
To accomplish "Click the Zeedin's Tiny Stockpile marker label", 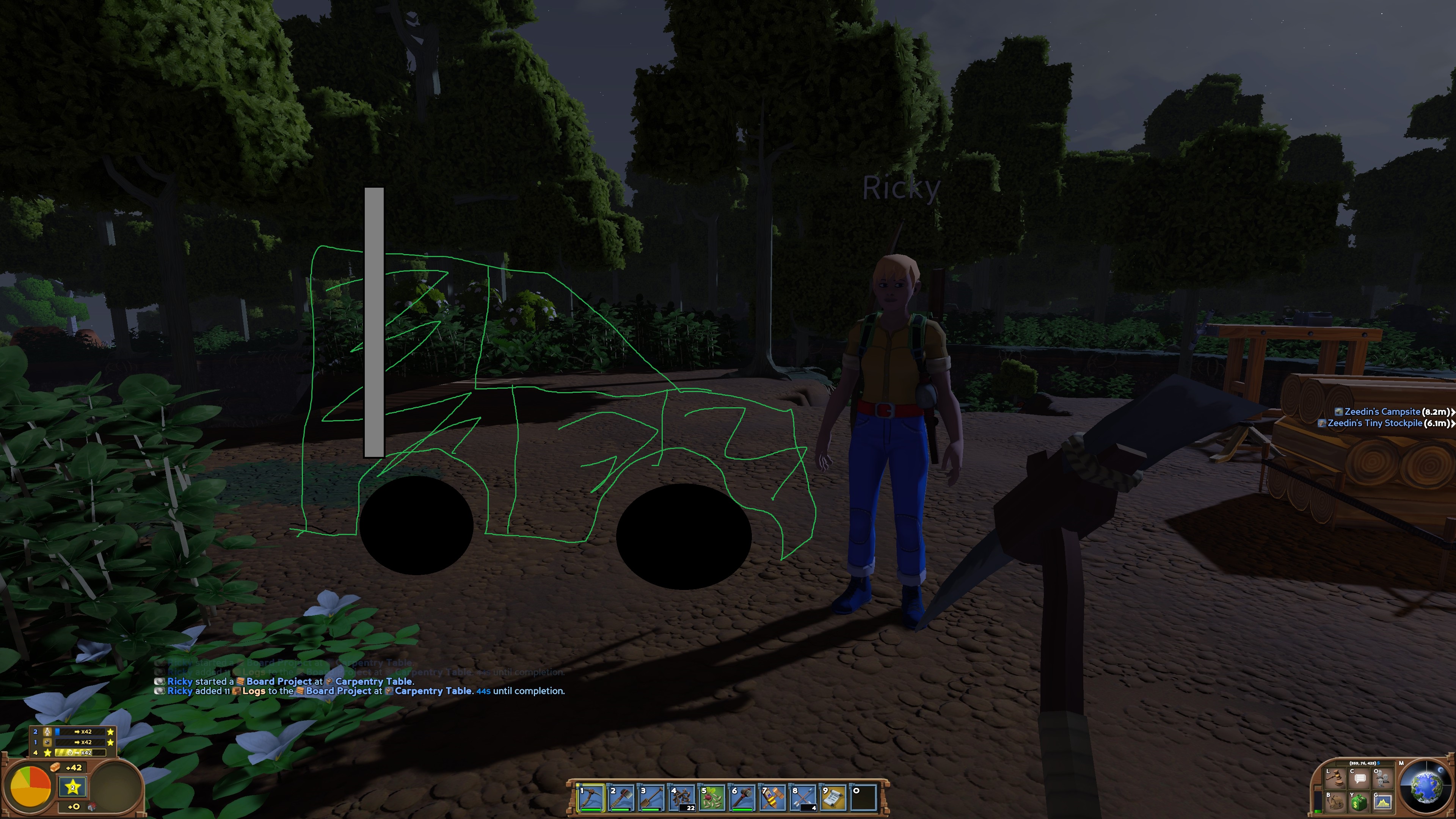I will click(x=1374, y=423).
